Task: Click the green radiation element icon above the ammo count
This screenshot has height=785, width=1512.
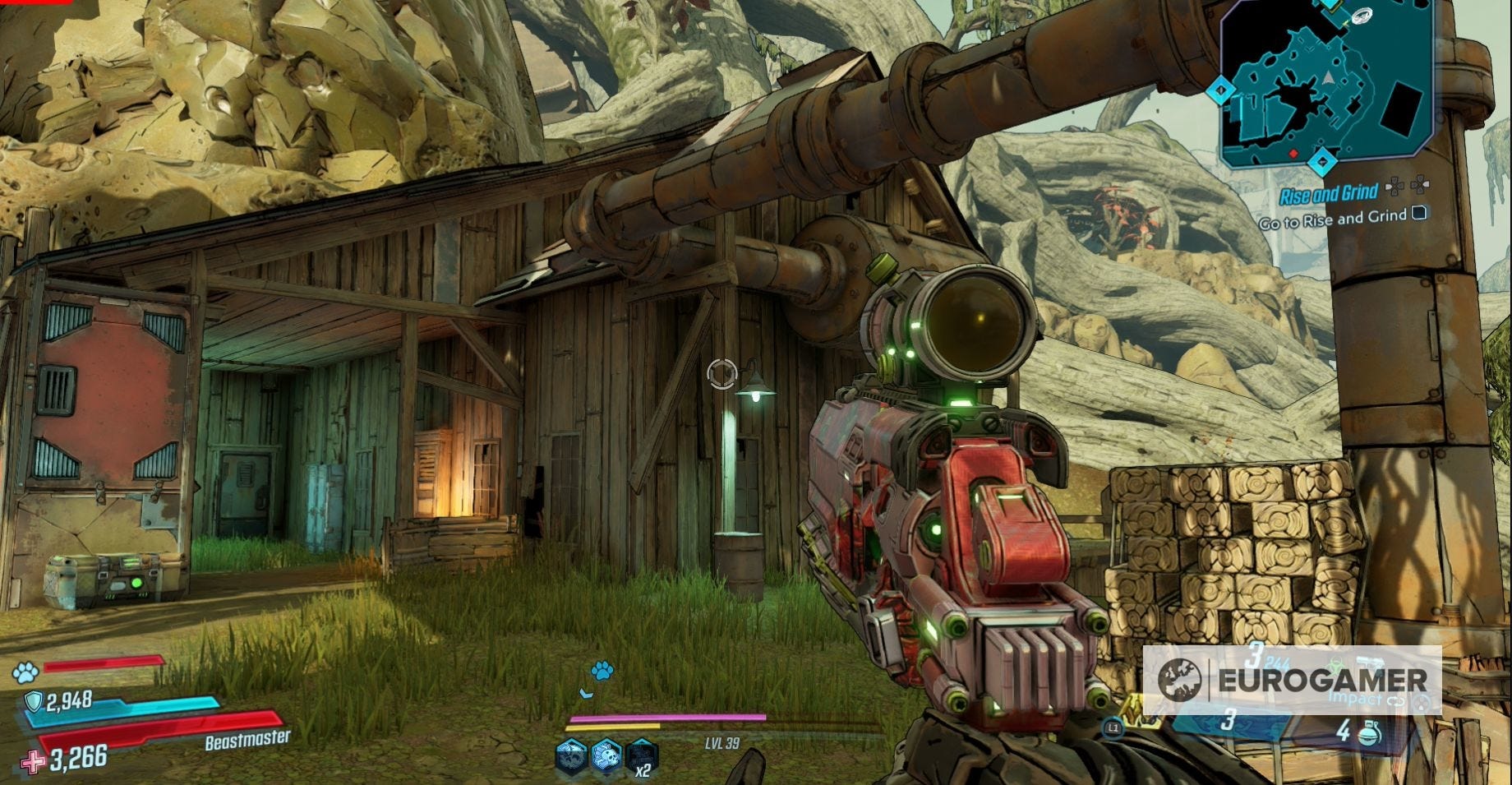Action: (x=1337, y=664)
